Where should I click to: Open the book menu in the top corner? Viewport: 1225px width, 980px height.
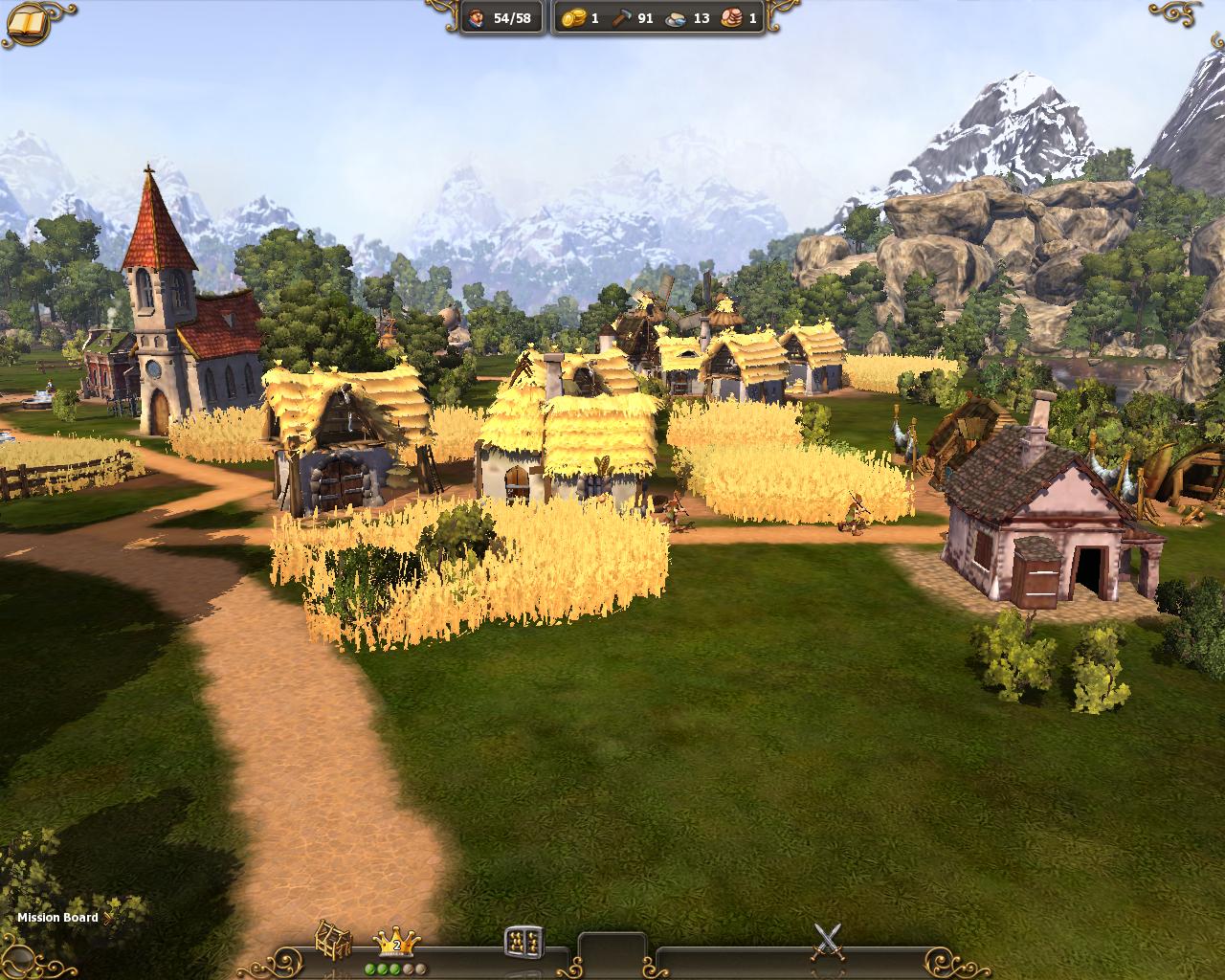[26, 24]
